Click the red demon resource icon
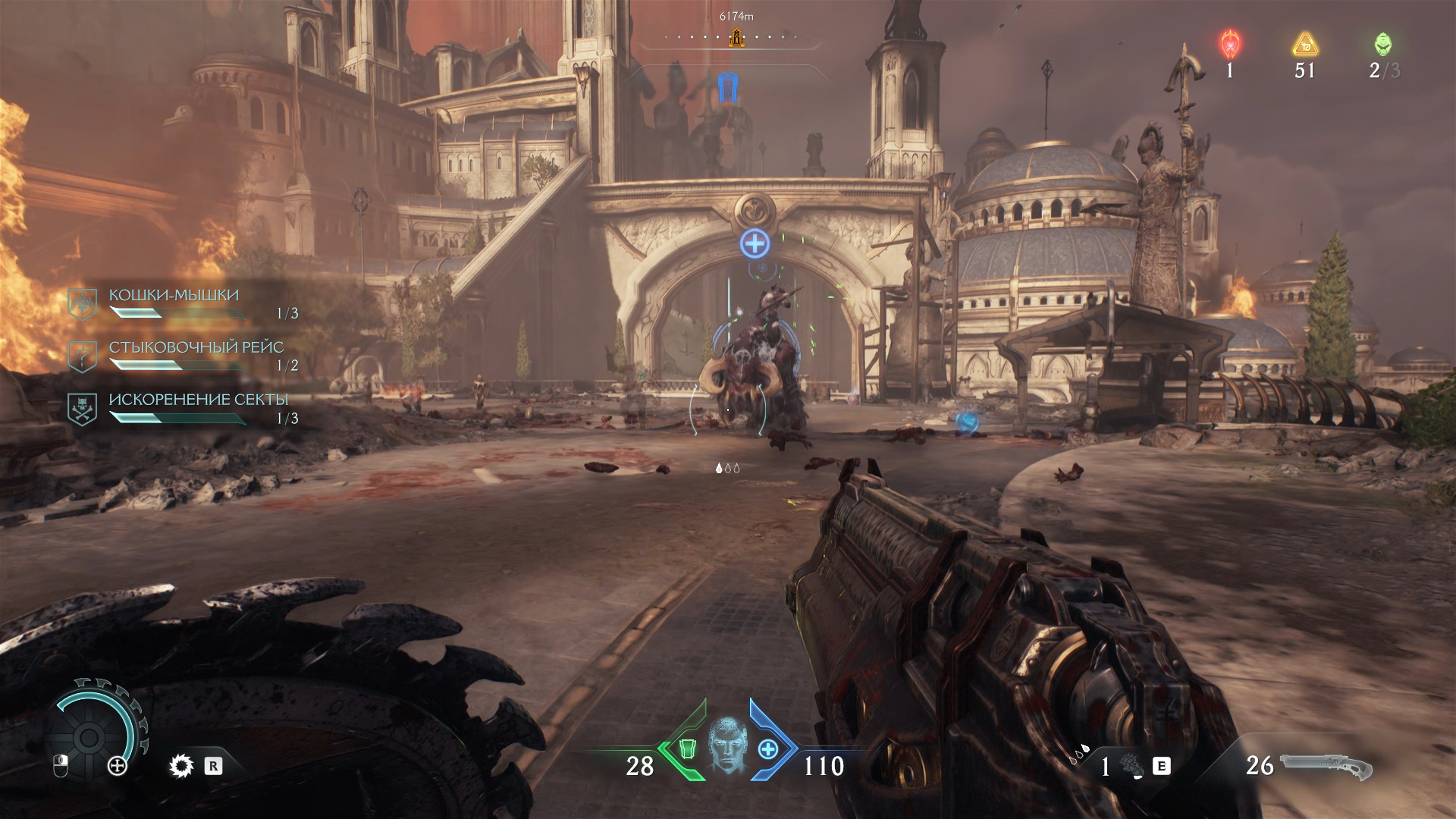 [x=1229, y=44]
